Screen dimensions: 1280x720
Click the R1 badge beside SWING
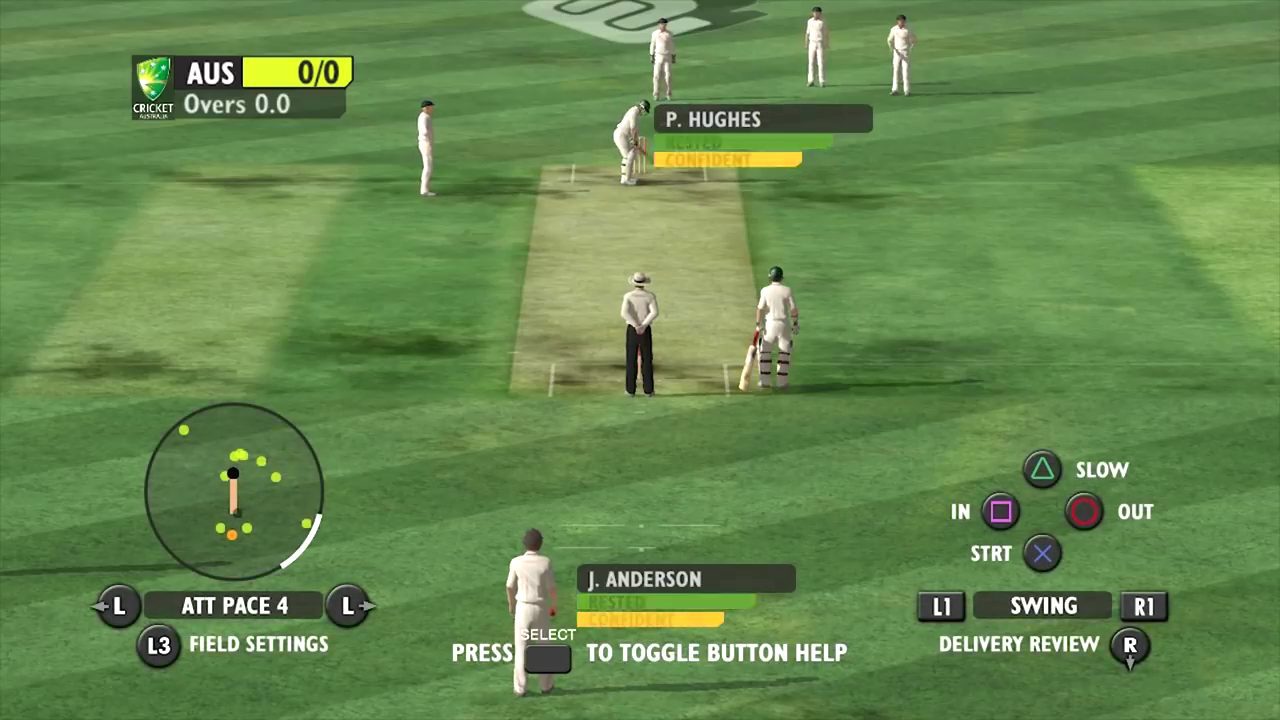coord(1144,606)
